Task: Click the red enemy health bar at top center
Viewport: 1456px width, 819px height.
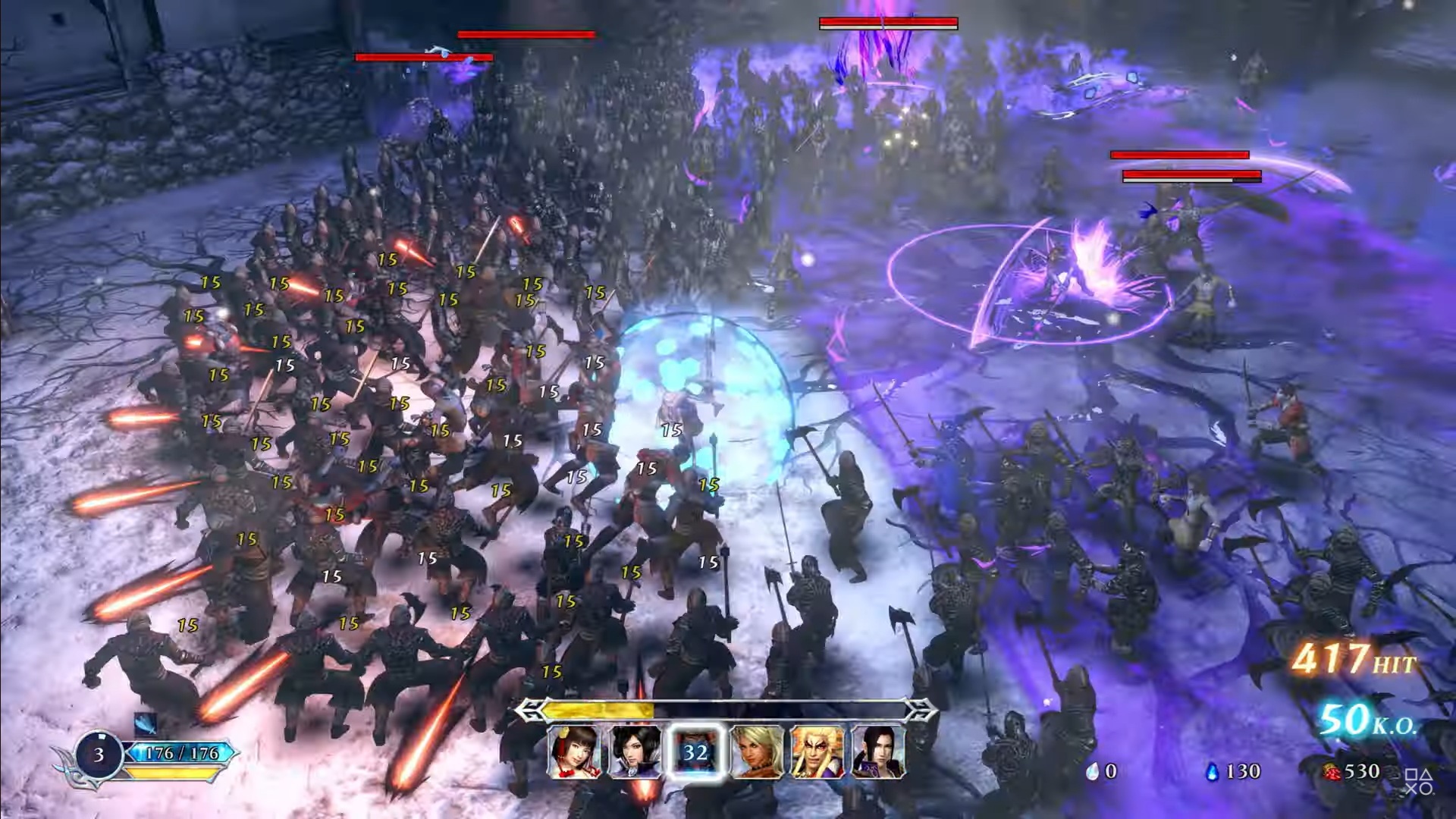Action: click(887, 23)
